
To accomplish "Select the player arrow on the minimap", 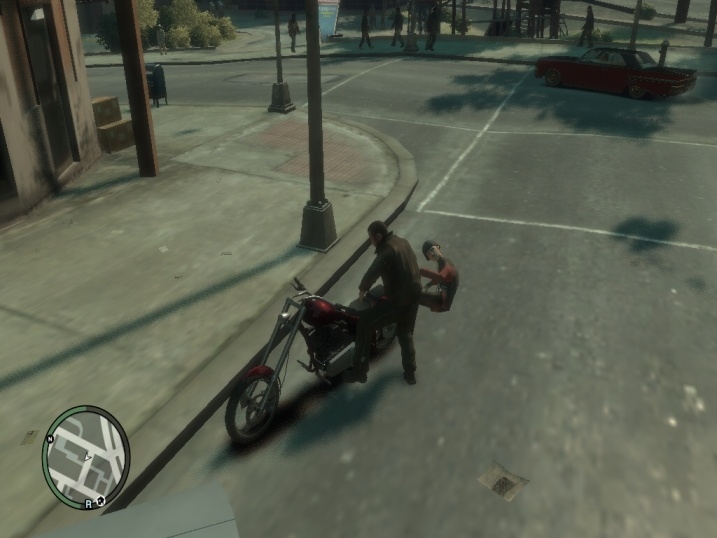I will [87, 458].
